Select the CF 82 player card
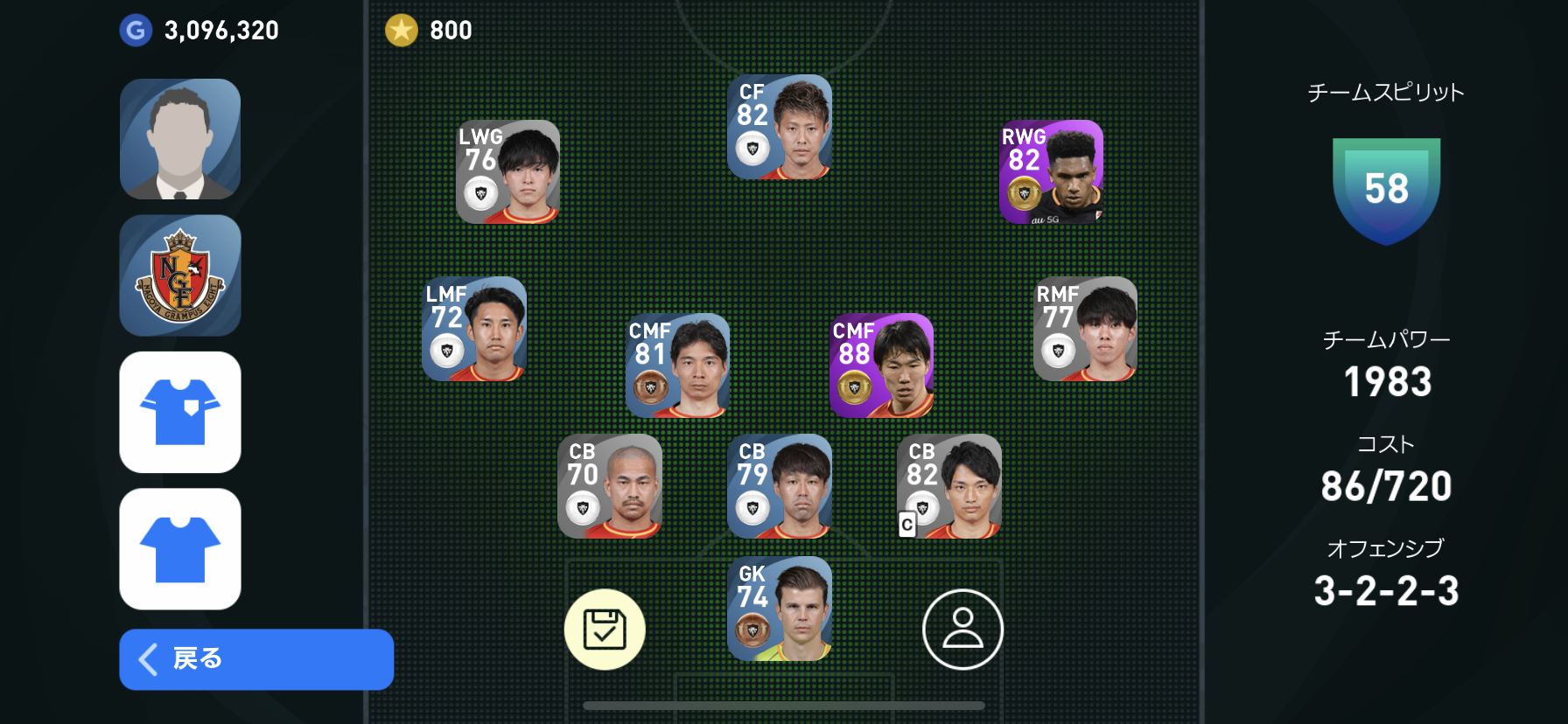Image resolution: width=1568 pixels, height=724 pixels. point(780,128)
